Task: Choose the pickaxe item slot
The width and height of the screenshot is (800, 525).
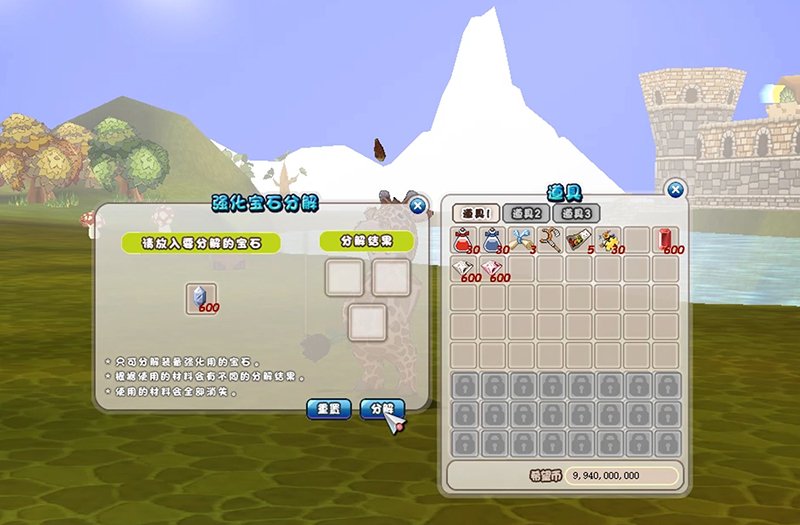Action: 551,240
